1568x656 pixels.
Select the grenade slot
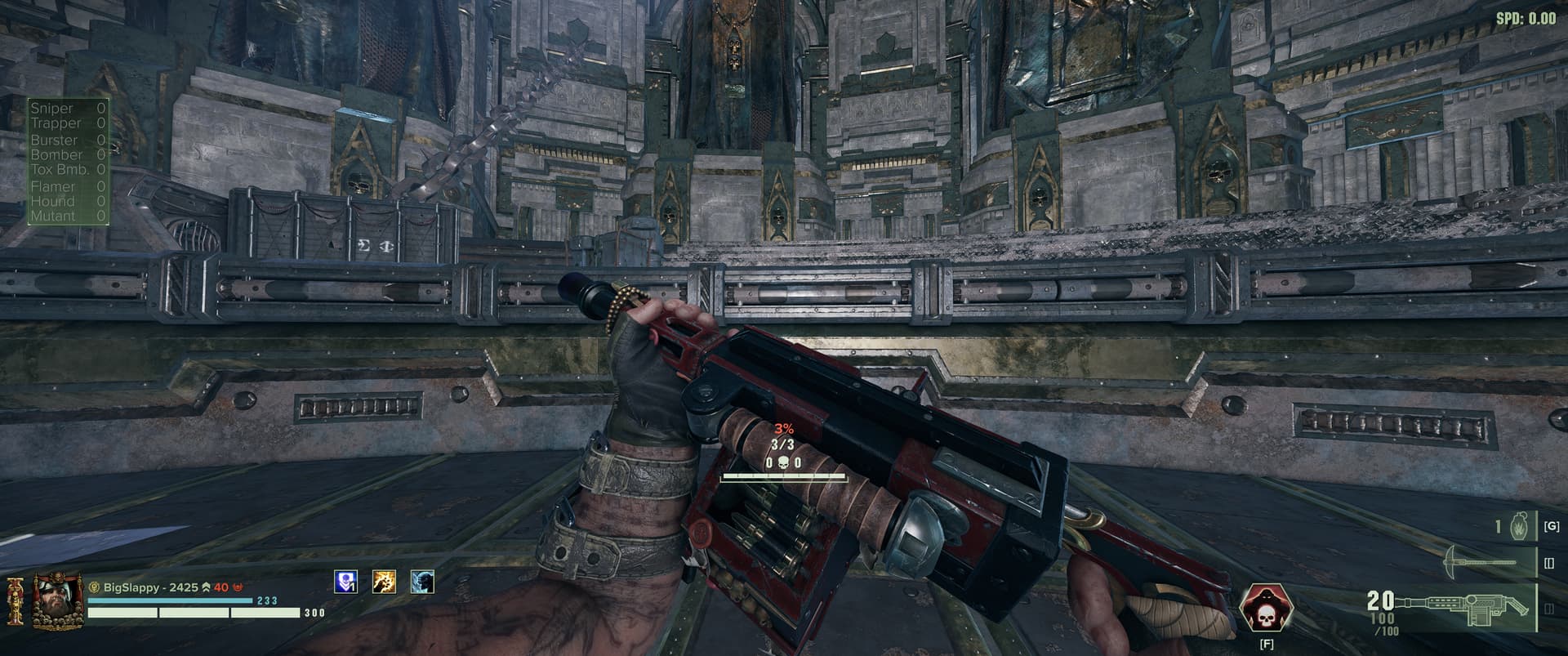tap(1519, 527)
